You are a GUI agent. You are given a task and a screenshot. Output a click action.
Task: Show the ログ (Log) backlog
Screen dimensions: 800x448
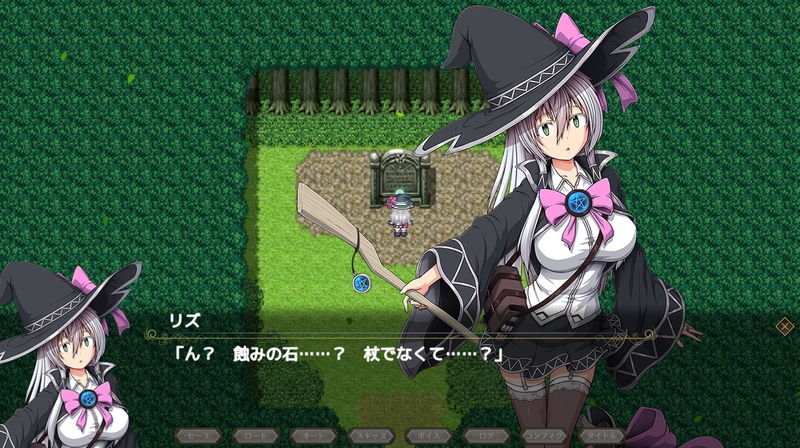tap(486, 437)
